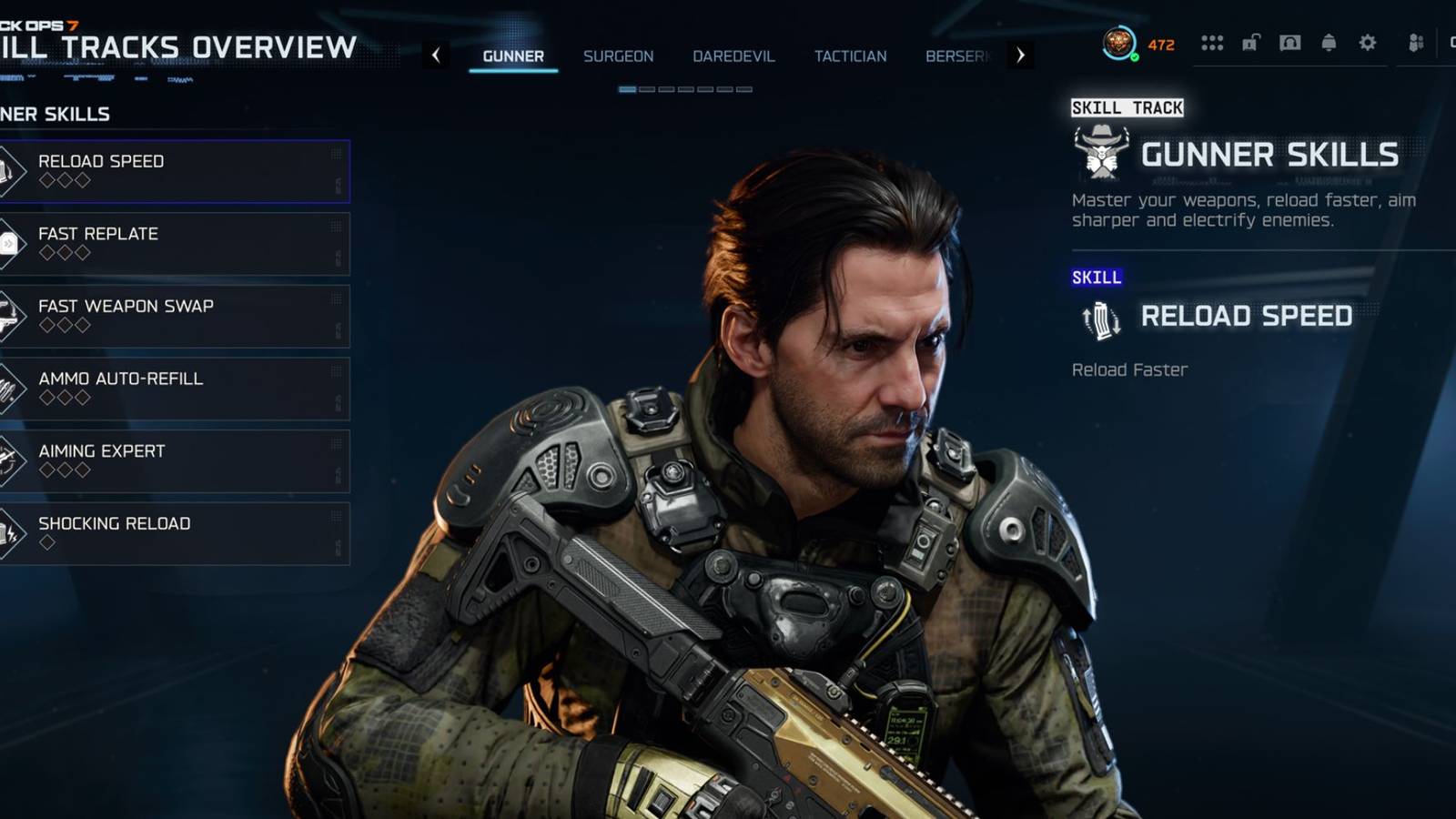
Task: Click the Ammo Auto-Refill ammo icon
Action: click(x=9, y=389)
